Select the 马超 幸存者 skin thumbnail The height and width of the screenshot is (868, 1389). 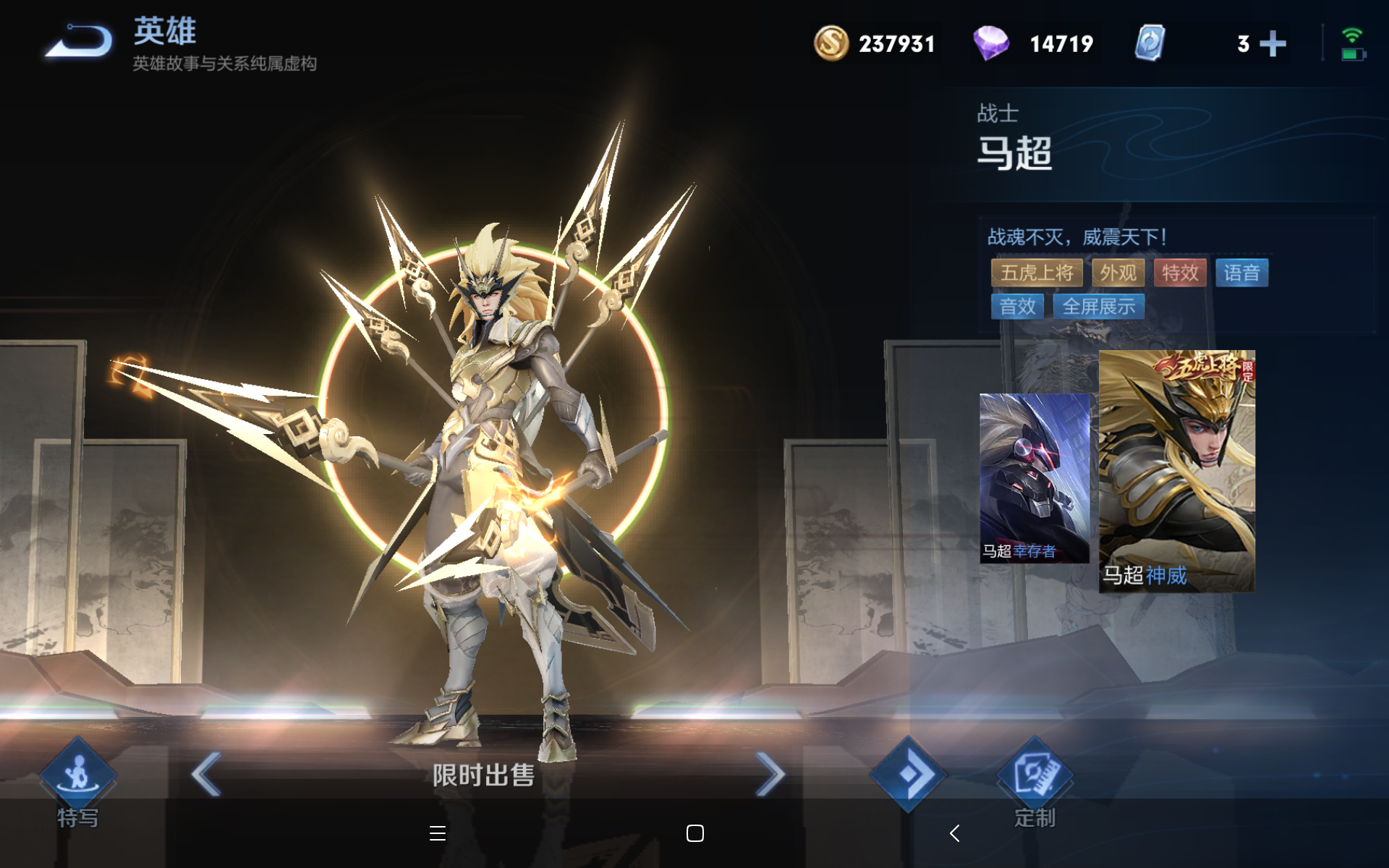point(1034,478)
